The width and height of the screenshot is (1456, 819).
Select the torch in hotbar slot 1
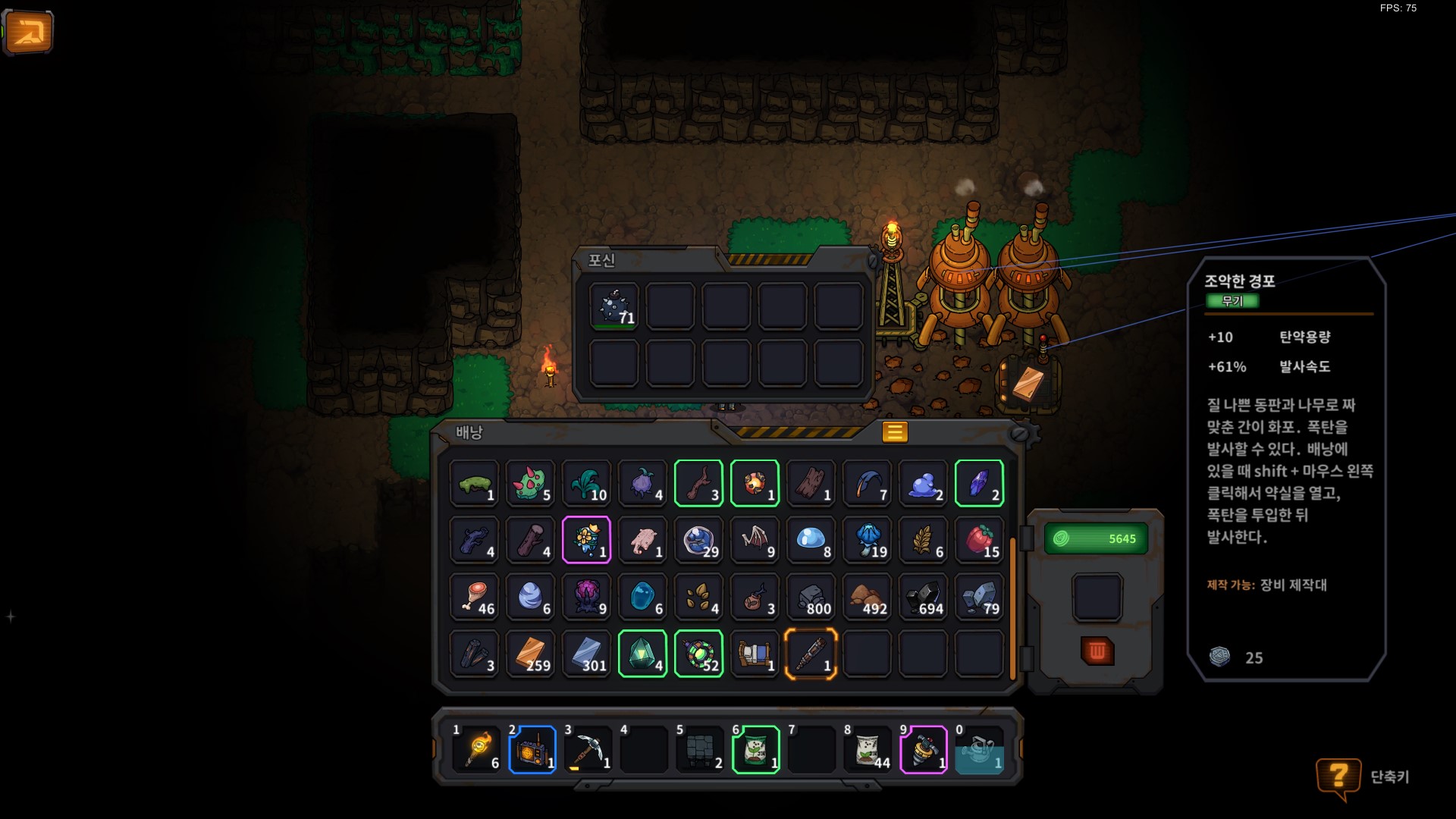(476, 750)
